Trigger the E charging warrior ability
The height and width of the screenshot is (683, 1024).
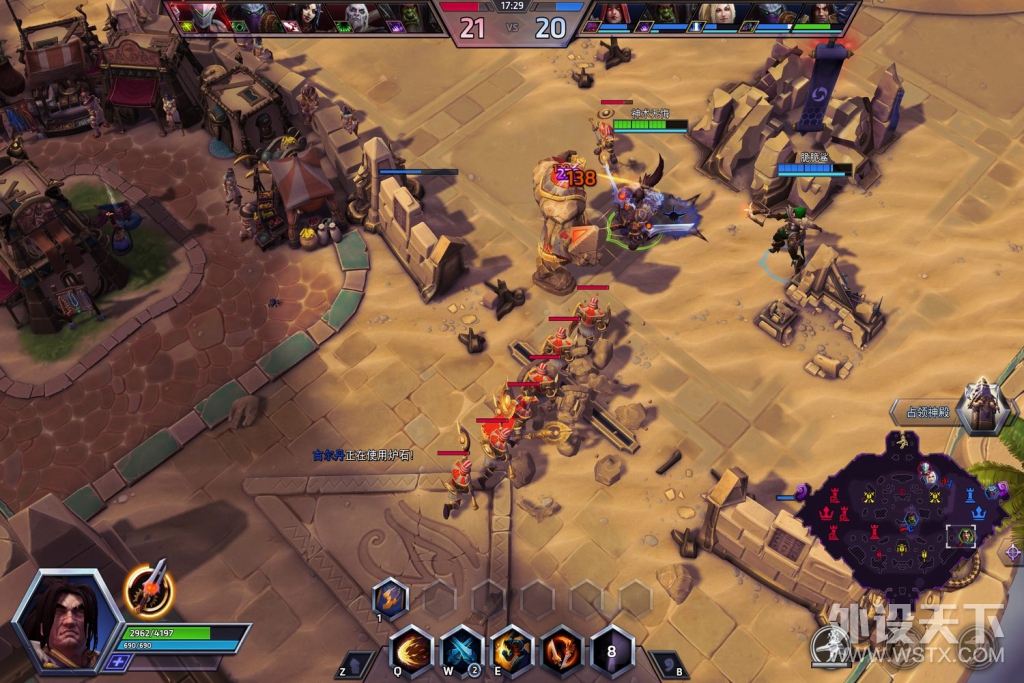513,650
